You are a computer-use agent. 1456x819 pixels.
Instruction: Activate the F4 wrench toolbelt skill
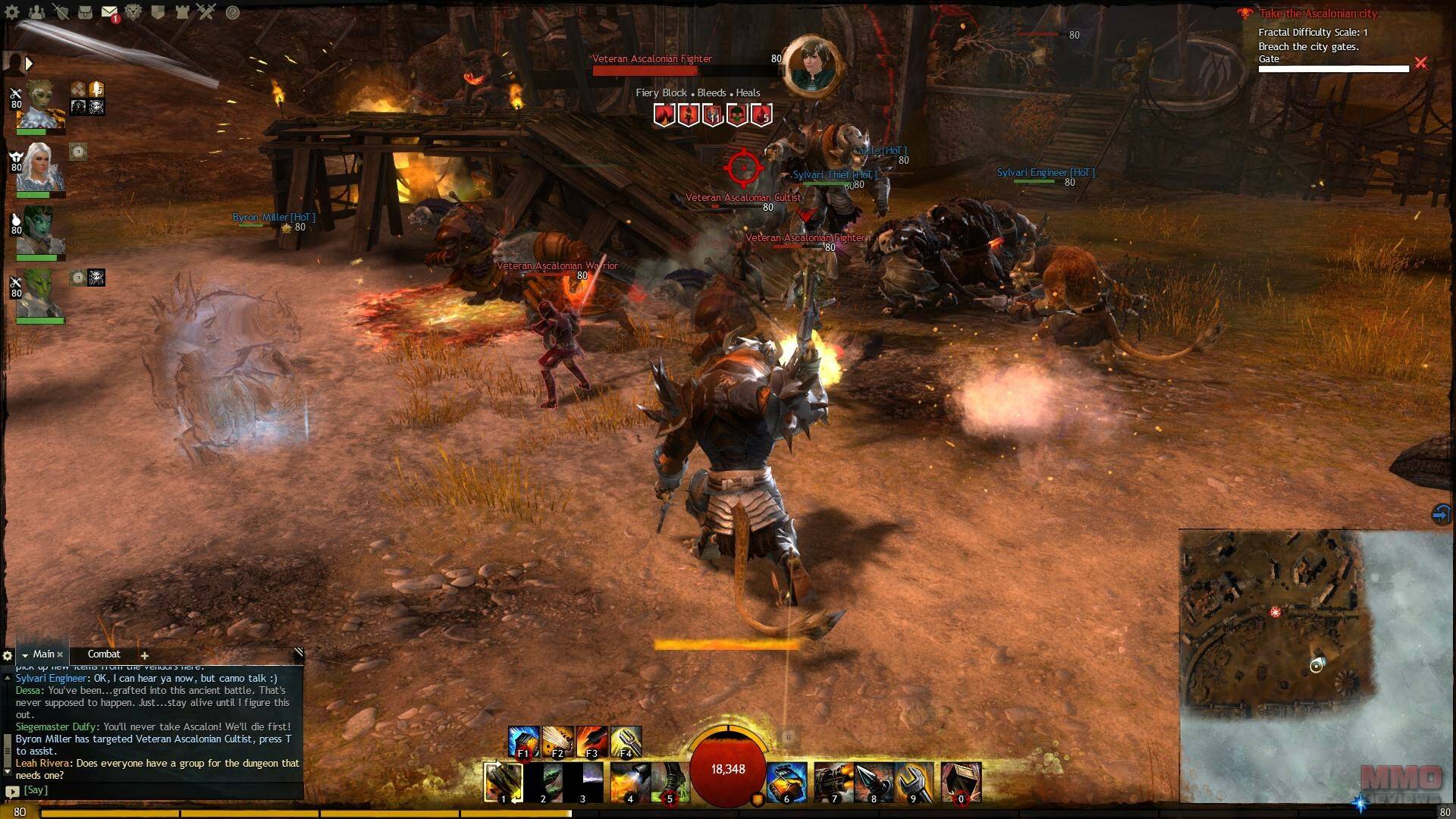point(626,742)
